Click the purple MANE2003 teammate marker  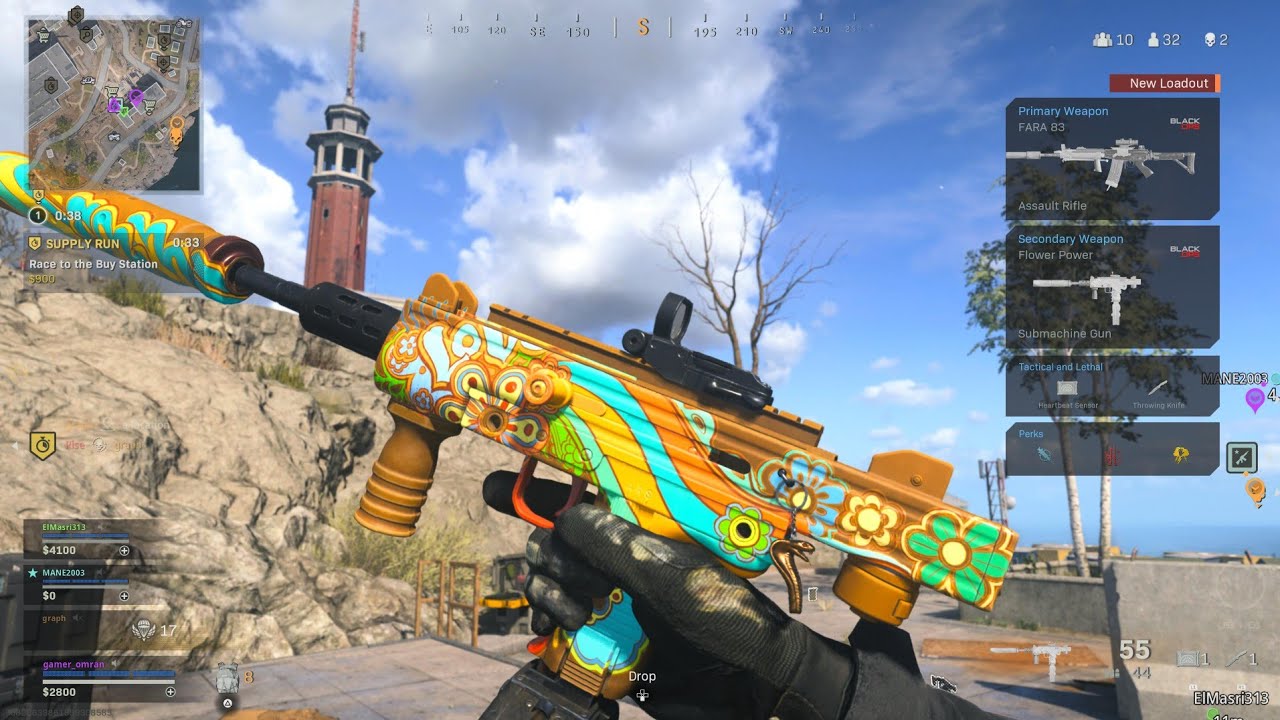point(1254,399)
